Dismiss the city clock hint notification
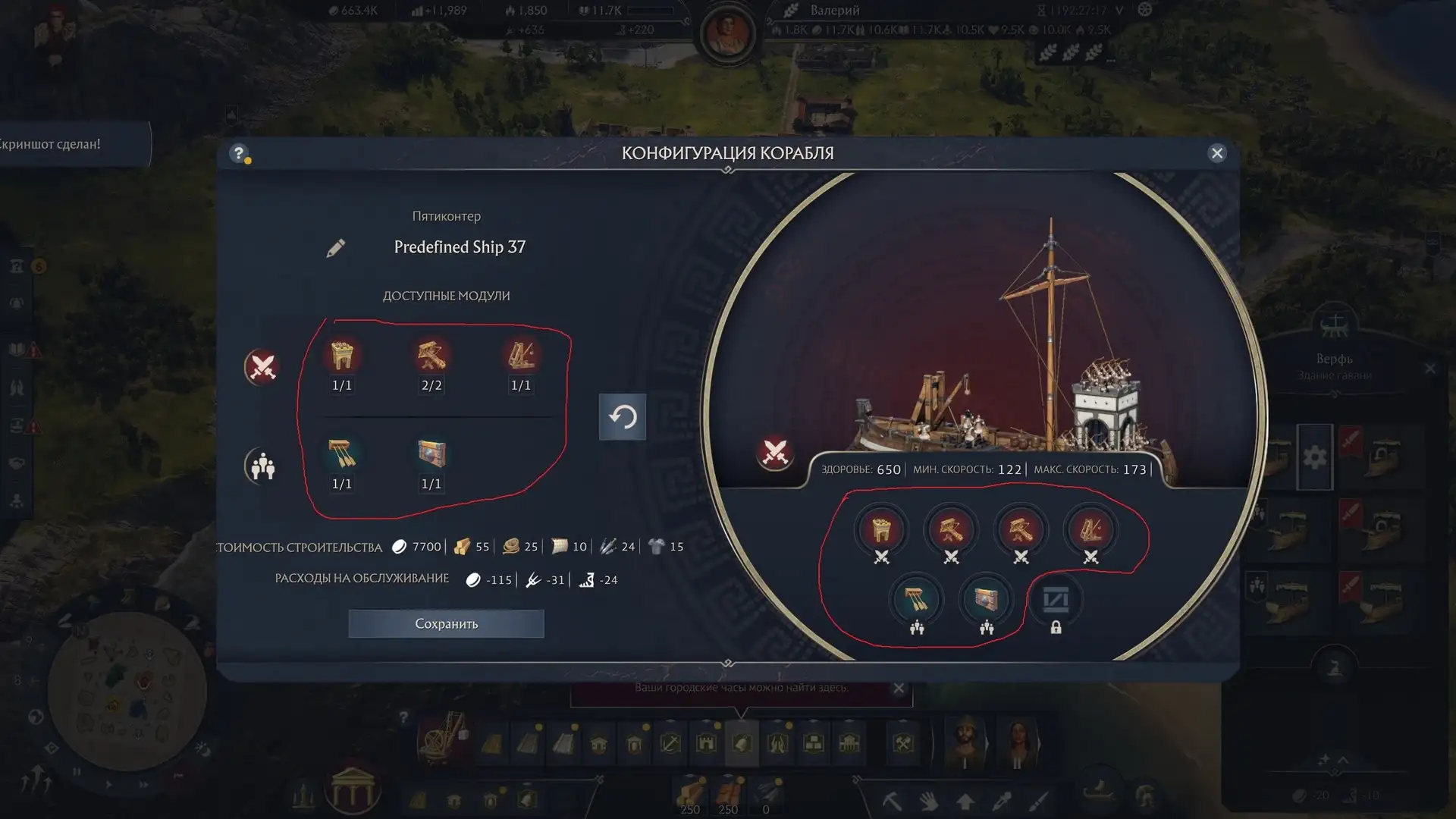The height and width of the screenshot is (819, 1456). (899, 689)
